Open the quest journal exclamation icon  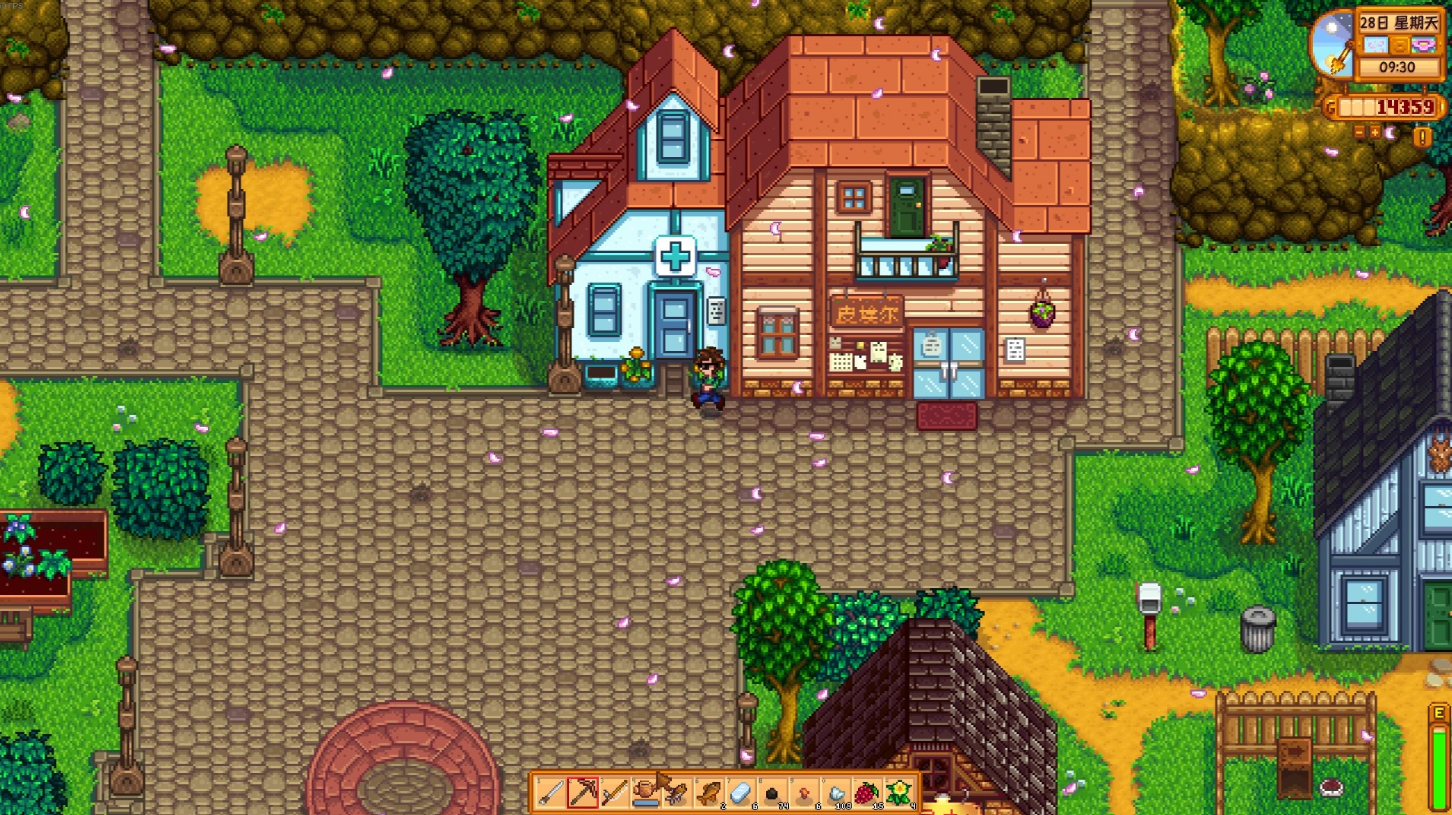point(1421,138)
